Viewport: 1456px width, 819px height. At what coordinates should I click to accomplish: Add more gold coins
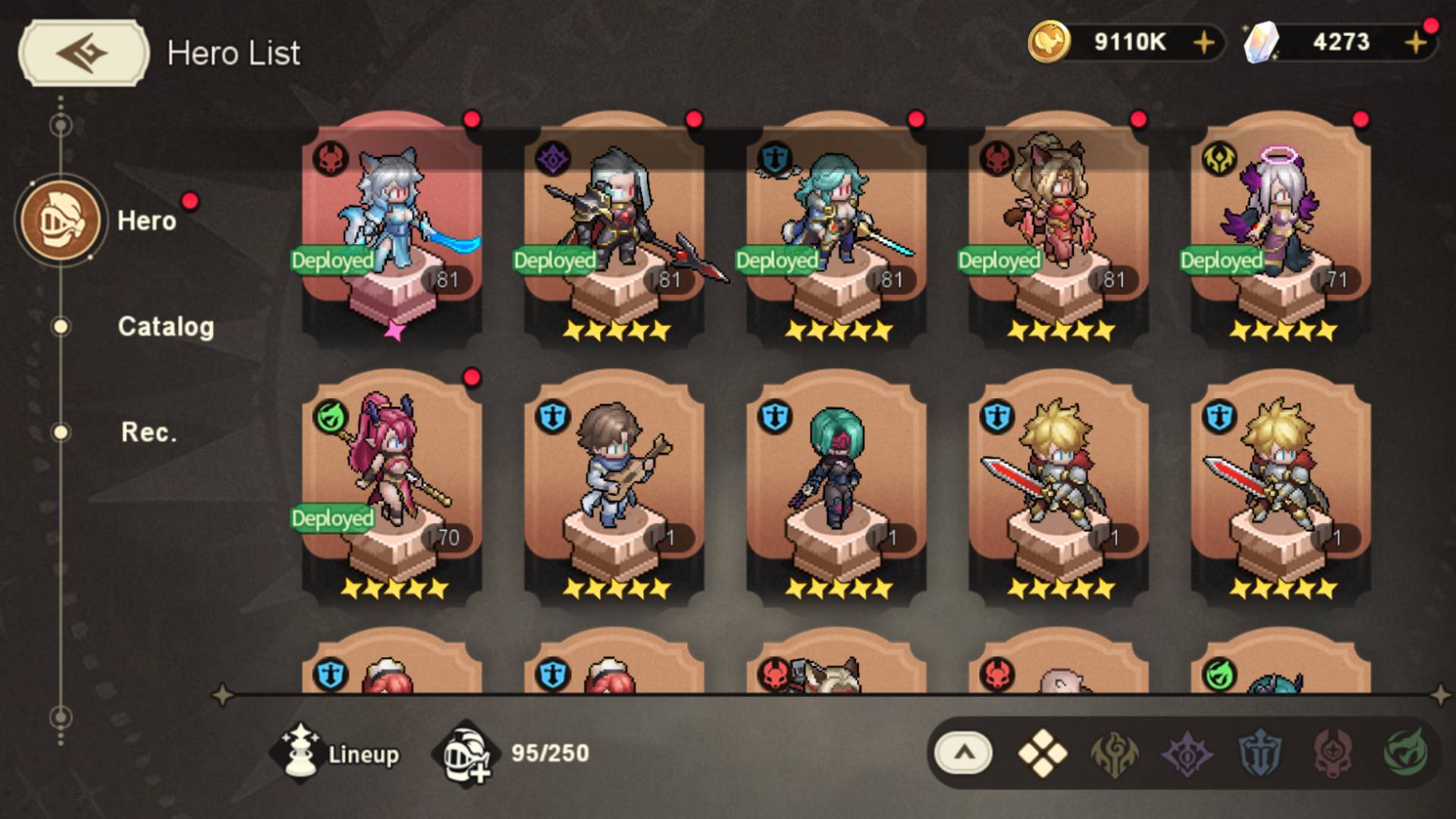[1203, 42]
